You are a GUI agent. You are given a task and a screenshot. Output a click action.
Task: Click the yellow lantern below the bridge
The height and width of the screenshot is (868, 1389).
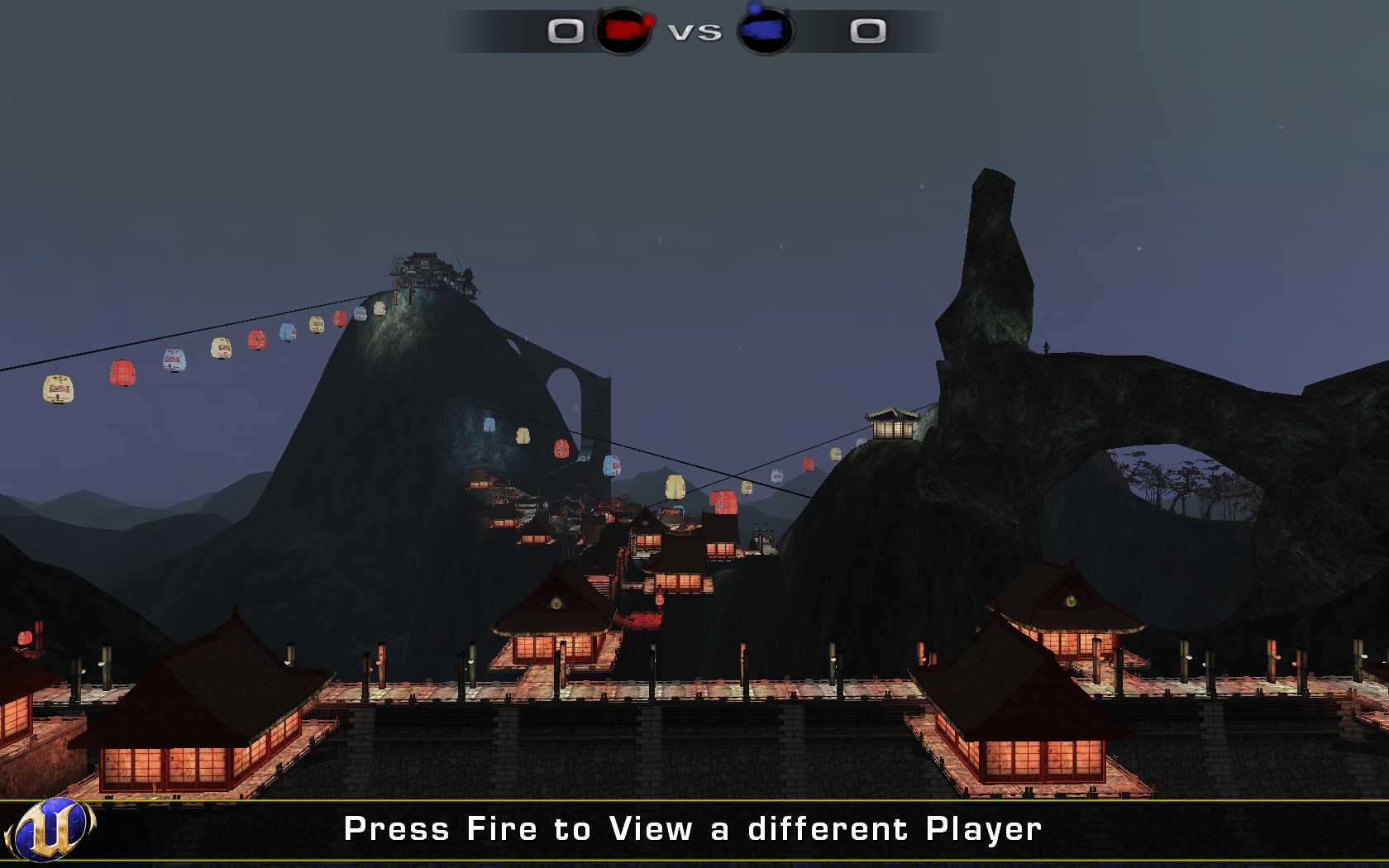(524, 434)
